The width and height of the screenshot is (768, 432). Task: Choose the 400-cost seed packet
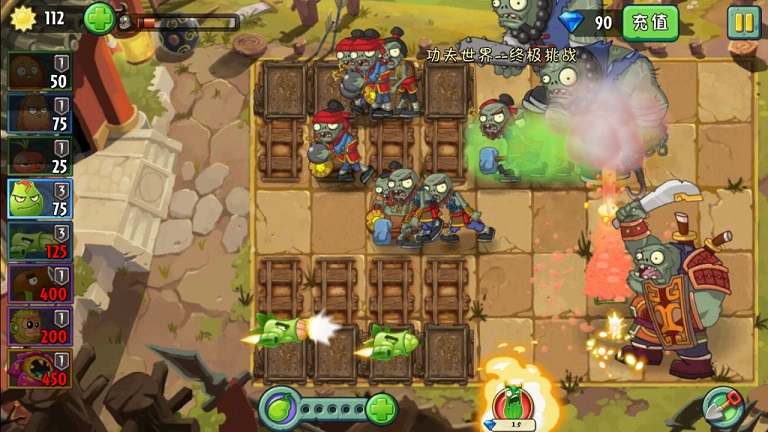pyautogui.click(x=39, y=283)
